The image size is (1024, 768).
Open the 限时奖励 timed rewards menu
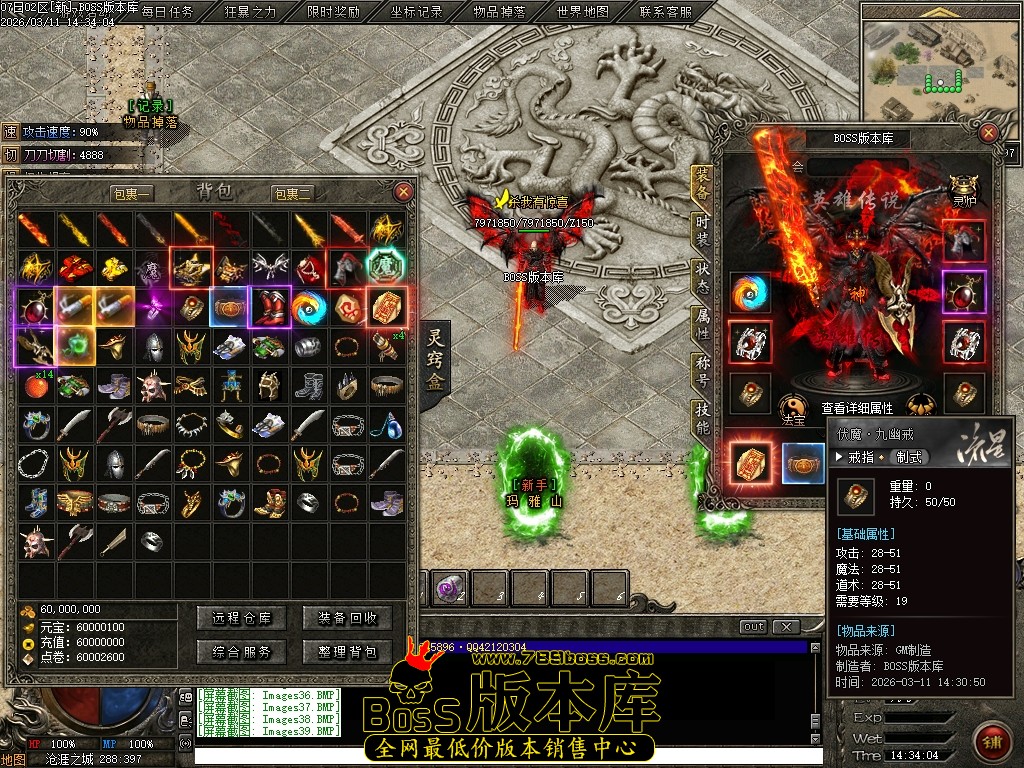click(333, 12)
